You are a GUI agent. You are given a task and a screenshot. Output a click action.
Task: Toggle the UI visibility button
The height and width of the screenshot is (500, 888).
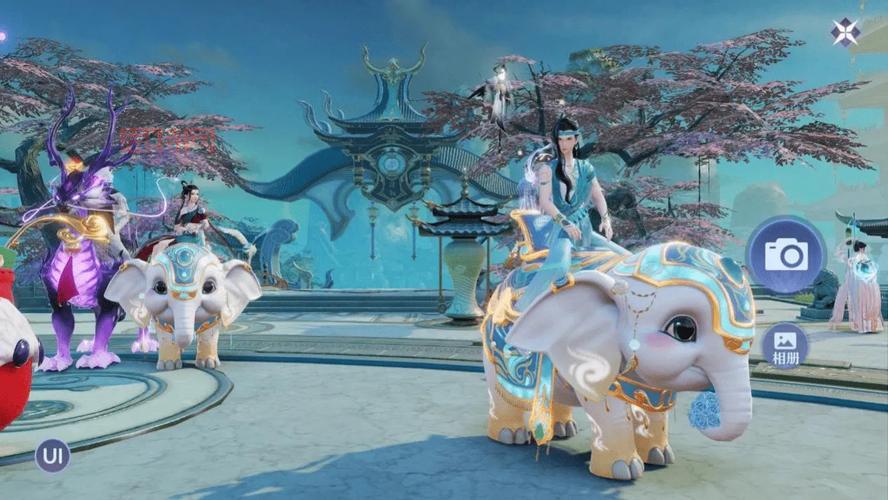52,455
